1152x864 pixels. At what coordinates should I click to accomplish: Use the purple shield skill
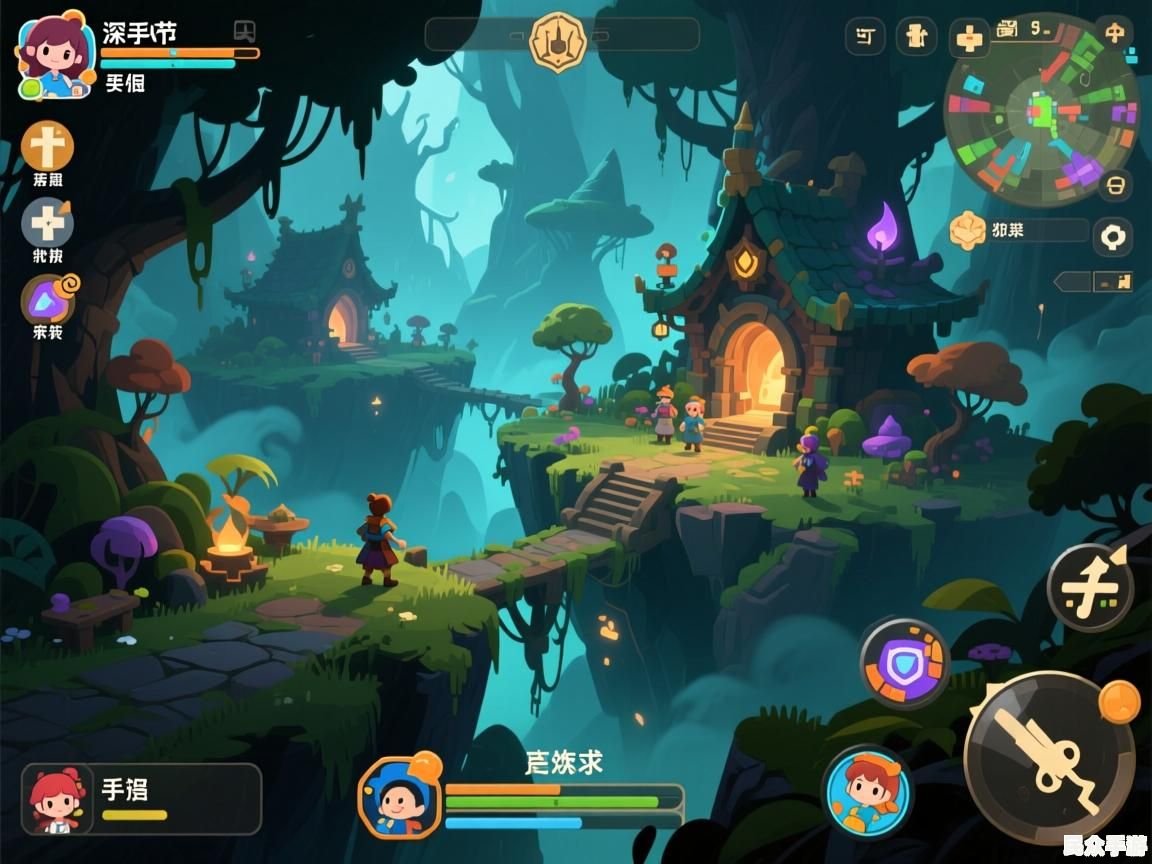904,663
